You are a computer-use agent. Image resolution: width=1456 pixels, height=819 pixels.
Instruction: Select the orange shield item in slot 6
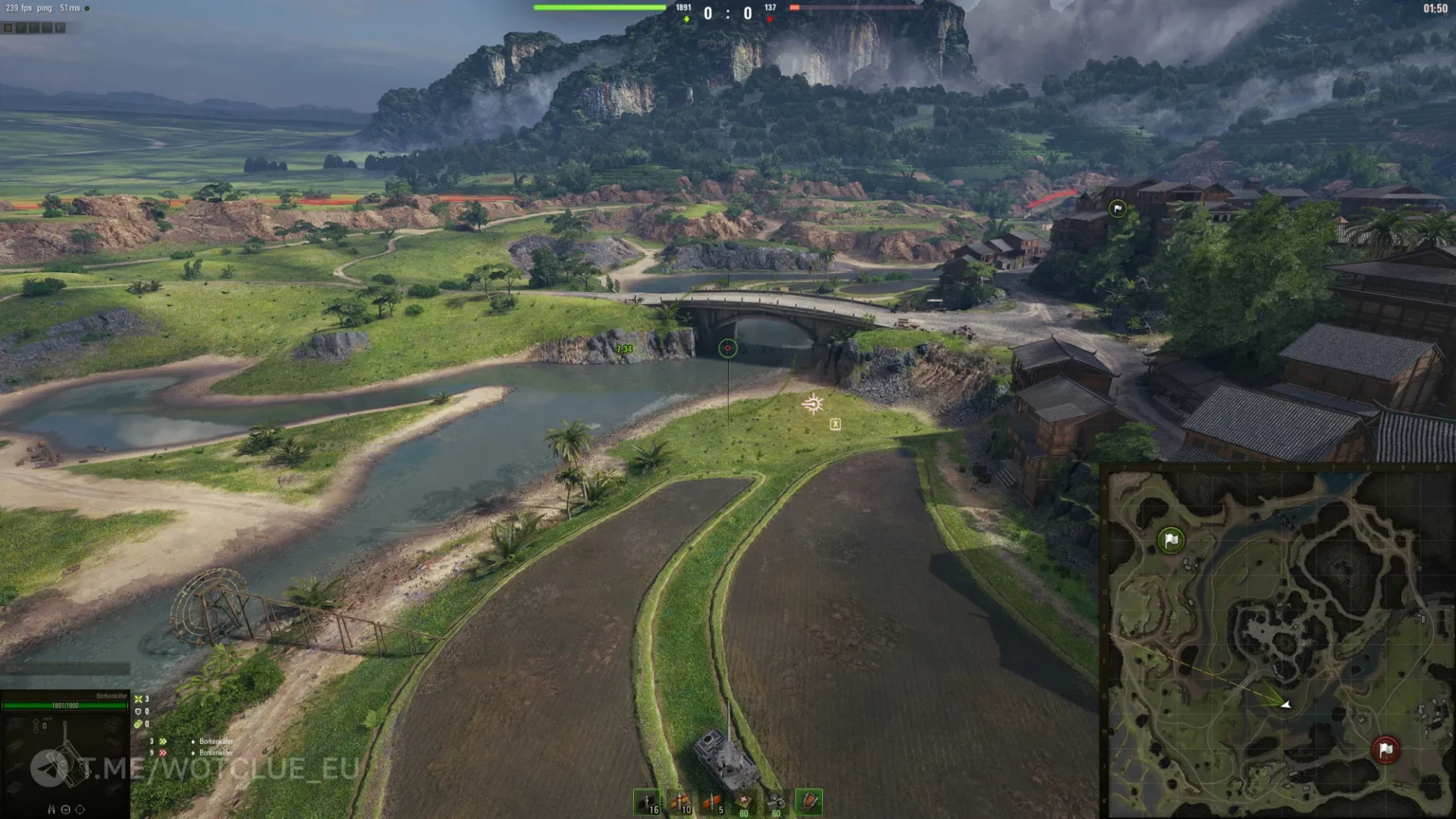[808, 802]
